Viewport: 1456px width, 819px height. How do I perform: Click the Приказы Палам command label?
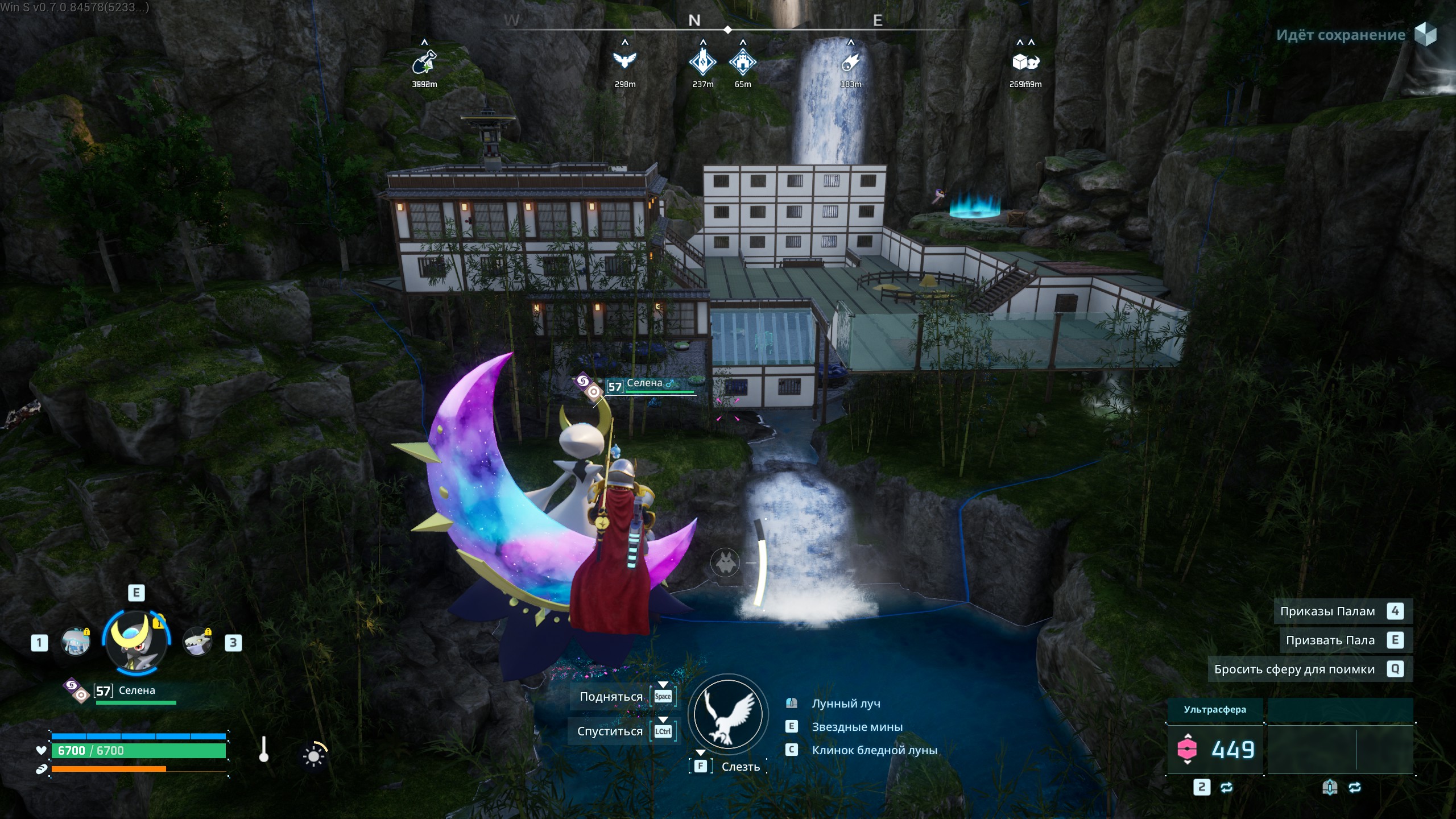[x=1327, y=611]
